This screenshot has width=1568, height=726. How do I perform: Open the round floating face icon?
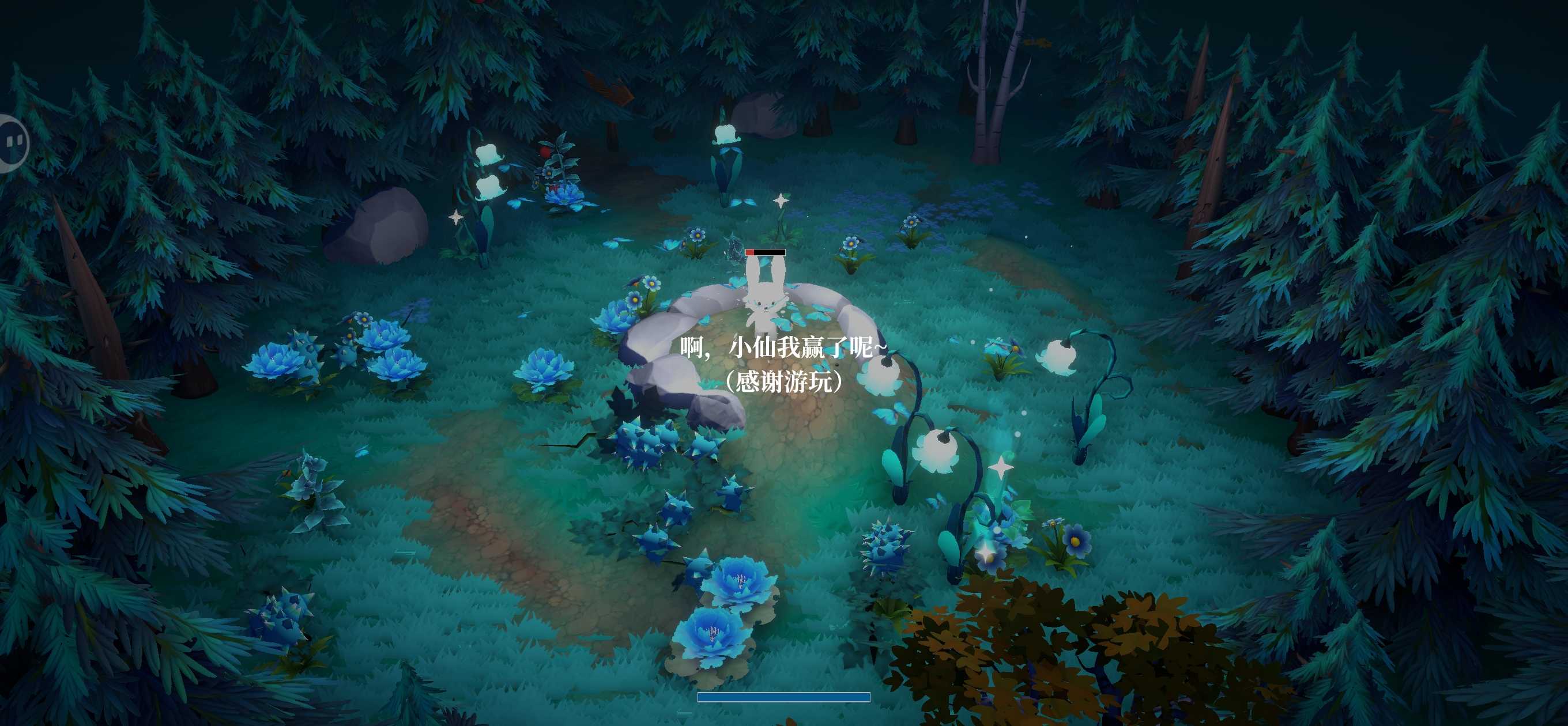pyautogui.click(x=13, y=143)
